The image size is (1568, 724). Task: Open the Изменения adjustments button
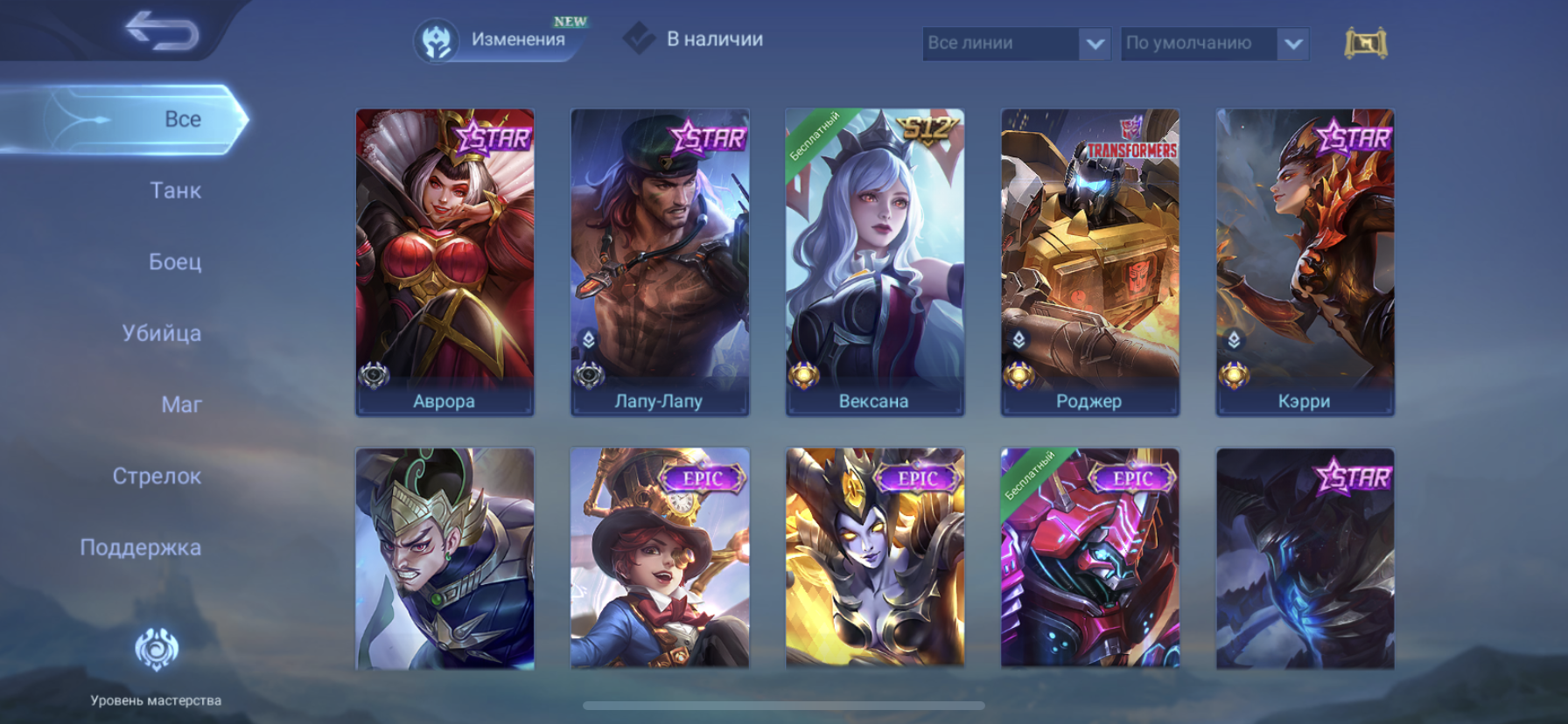[x=500, y=40]
